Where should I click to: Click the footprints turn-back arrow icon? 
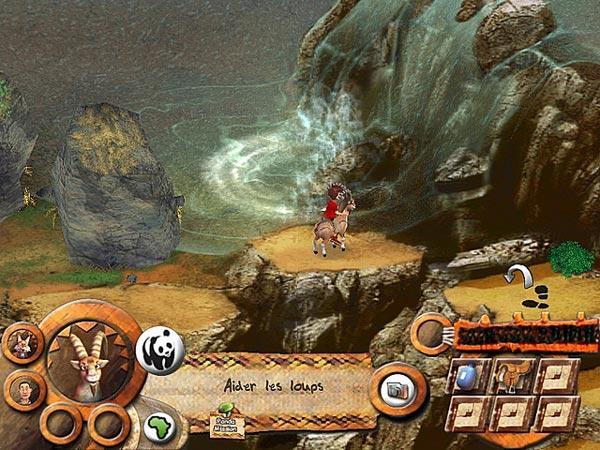523,282
